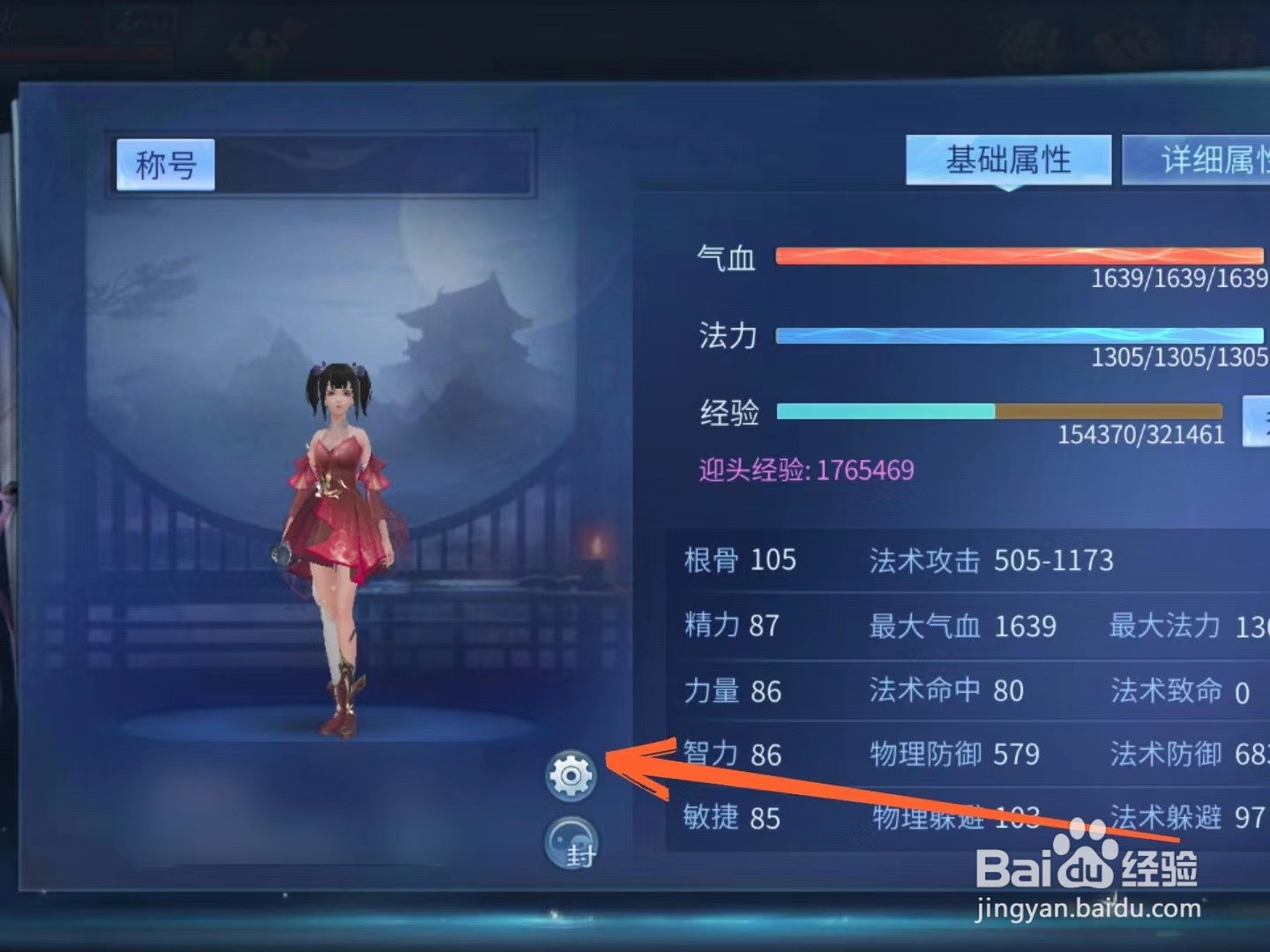Click the blue button beside the experience row

tap(1256, 421)
